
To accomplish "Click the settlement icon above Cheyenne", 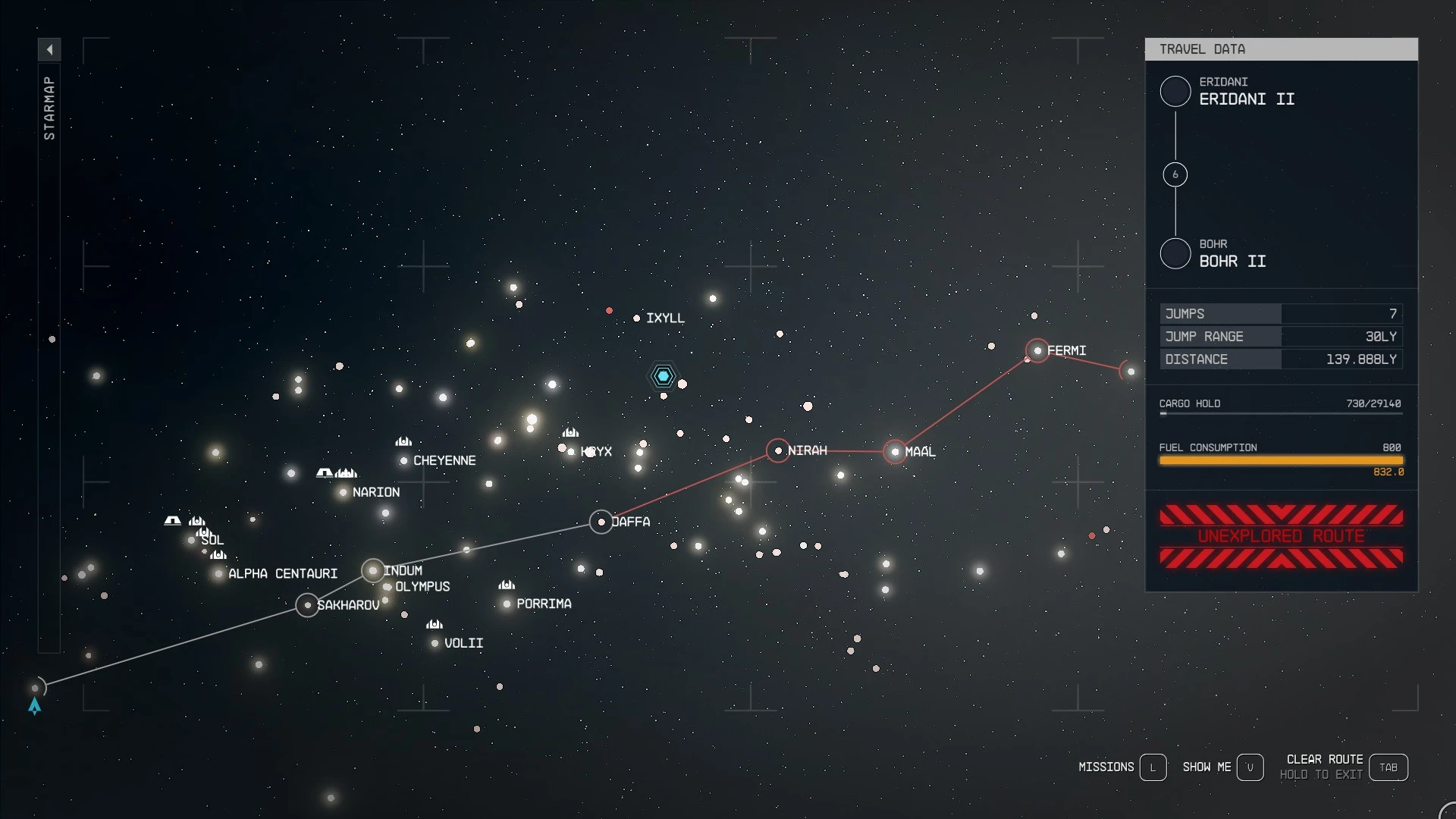I will tap(403, 441).
